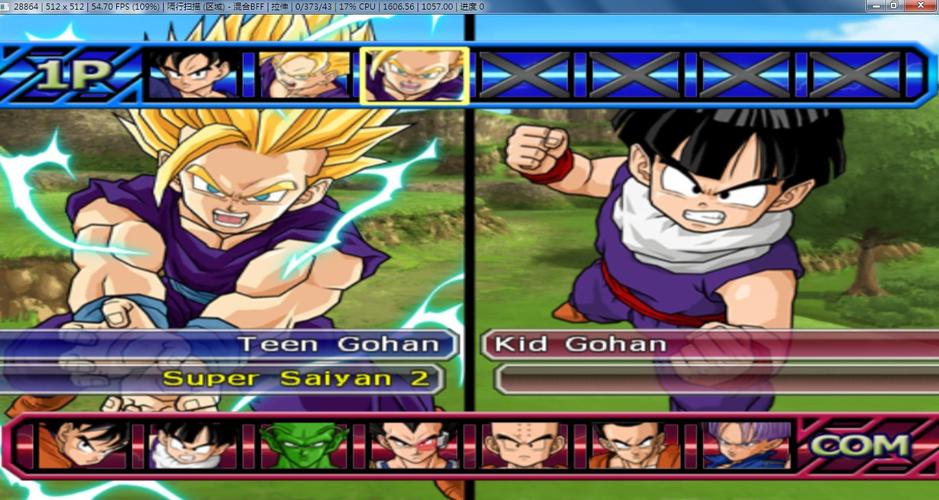Select the Super Saiyan 2 form label
The image size is (939, 500).
(300, 378)
